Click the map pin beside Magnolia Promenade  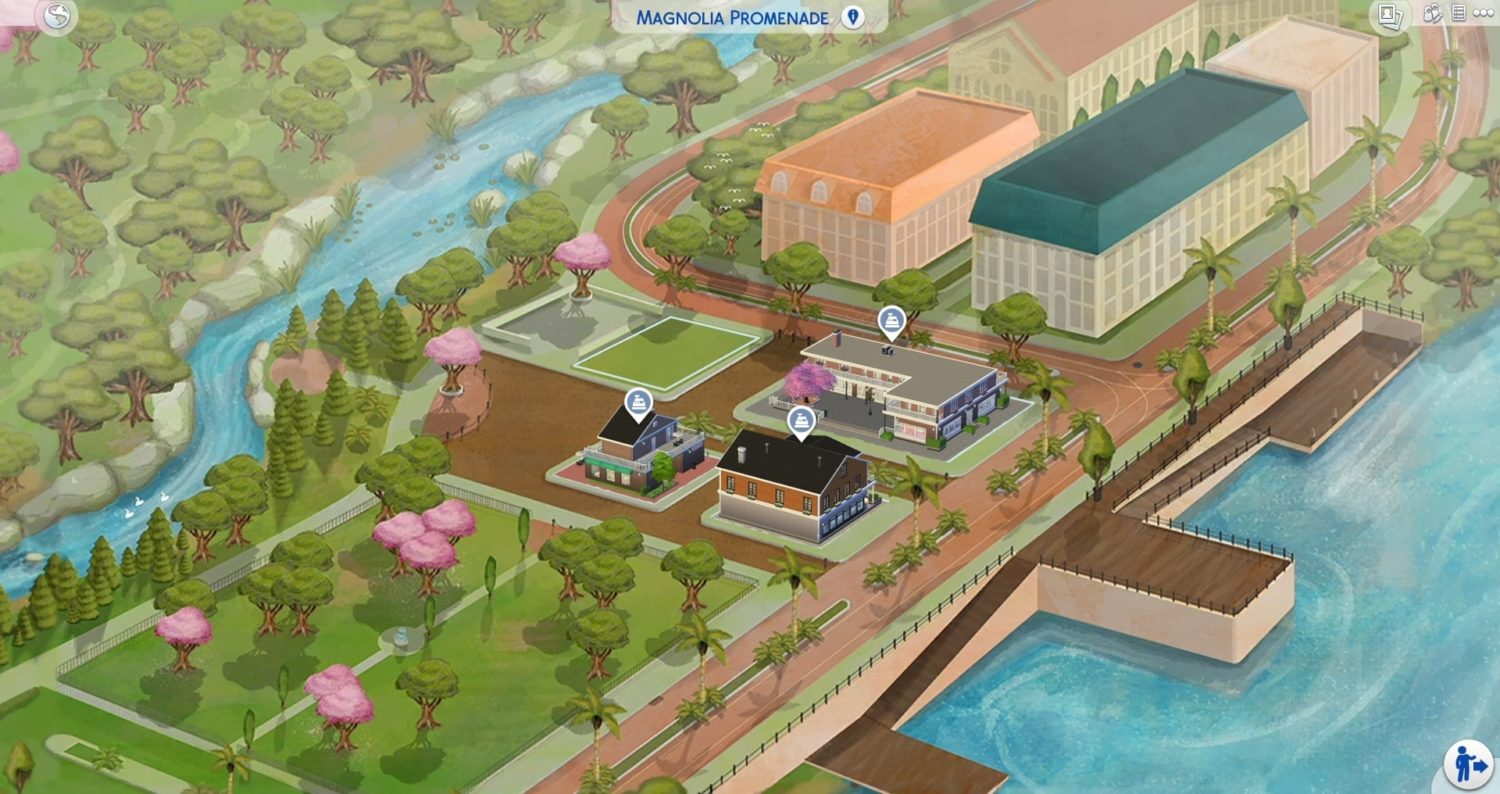pos(852,18)
